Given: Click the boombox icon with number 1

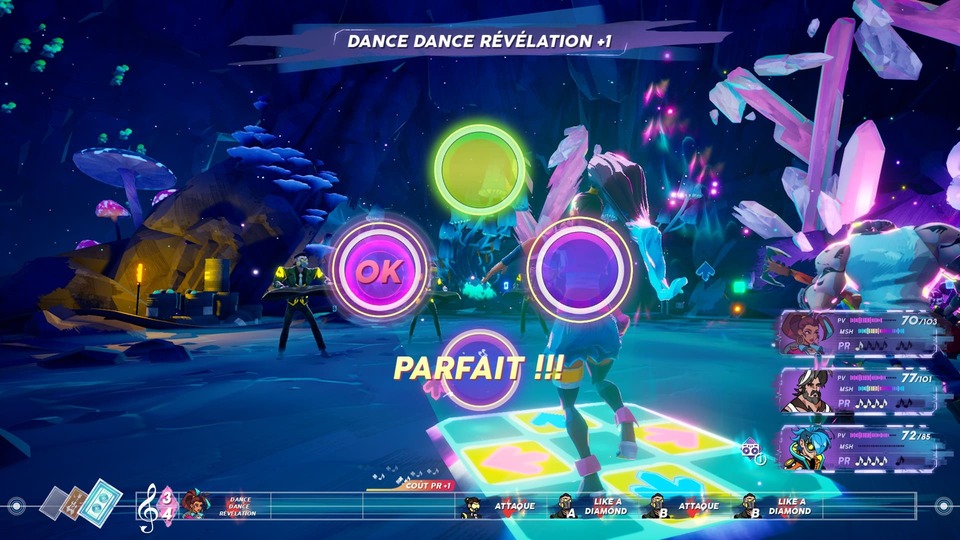Looking at the screenshot, I should pyautogui.click(x=752, y=451).
